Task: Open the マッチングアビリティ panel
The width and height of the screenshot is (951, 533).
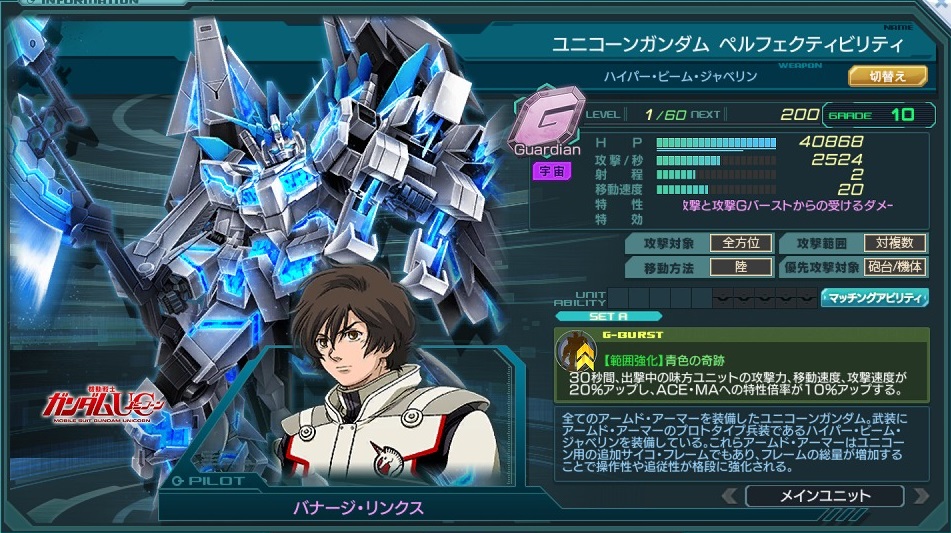Action: pos(874,297)
